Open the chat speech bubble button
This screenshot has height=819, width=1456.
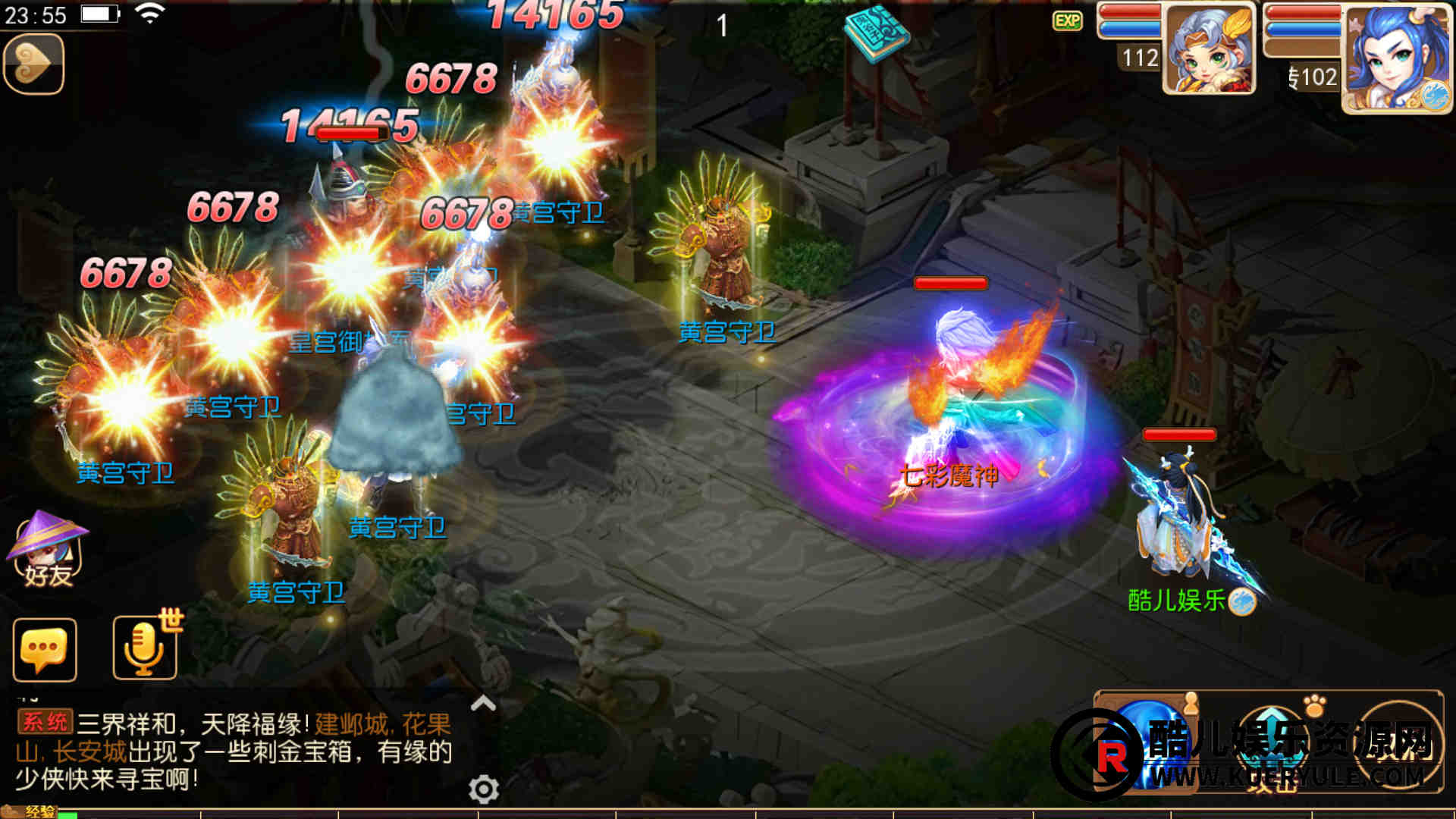(45, 650)
